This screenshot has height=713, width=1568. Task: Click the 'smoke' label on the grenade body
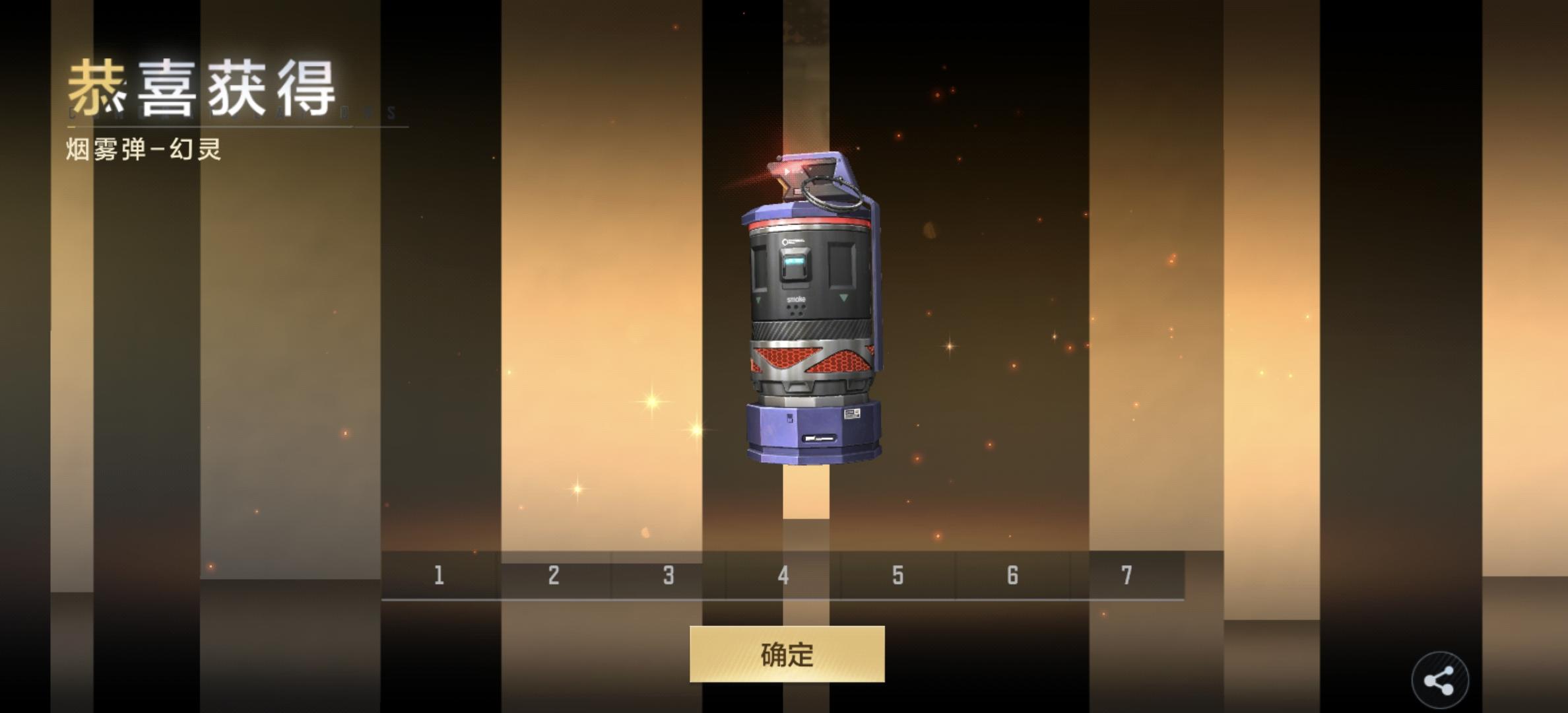pyautogui.click(x=797, y=298)
